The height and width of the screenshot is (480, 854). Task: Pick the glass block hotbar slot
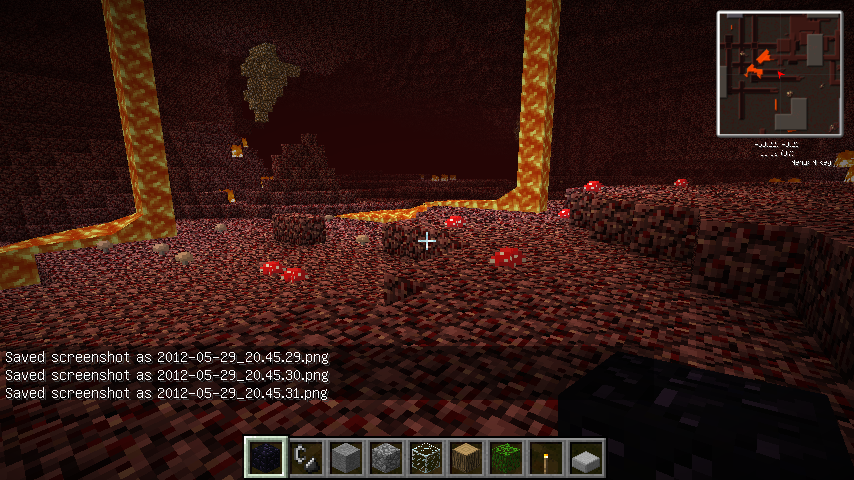[427, 458]
